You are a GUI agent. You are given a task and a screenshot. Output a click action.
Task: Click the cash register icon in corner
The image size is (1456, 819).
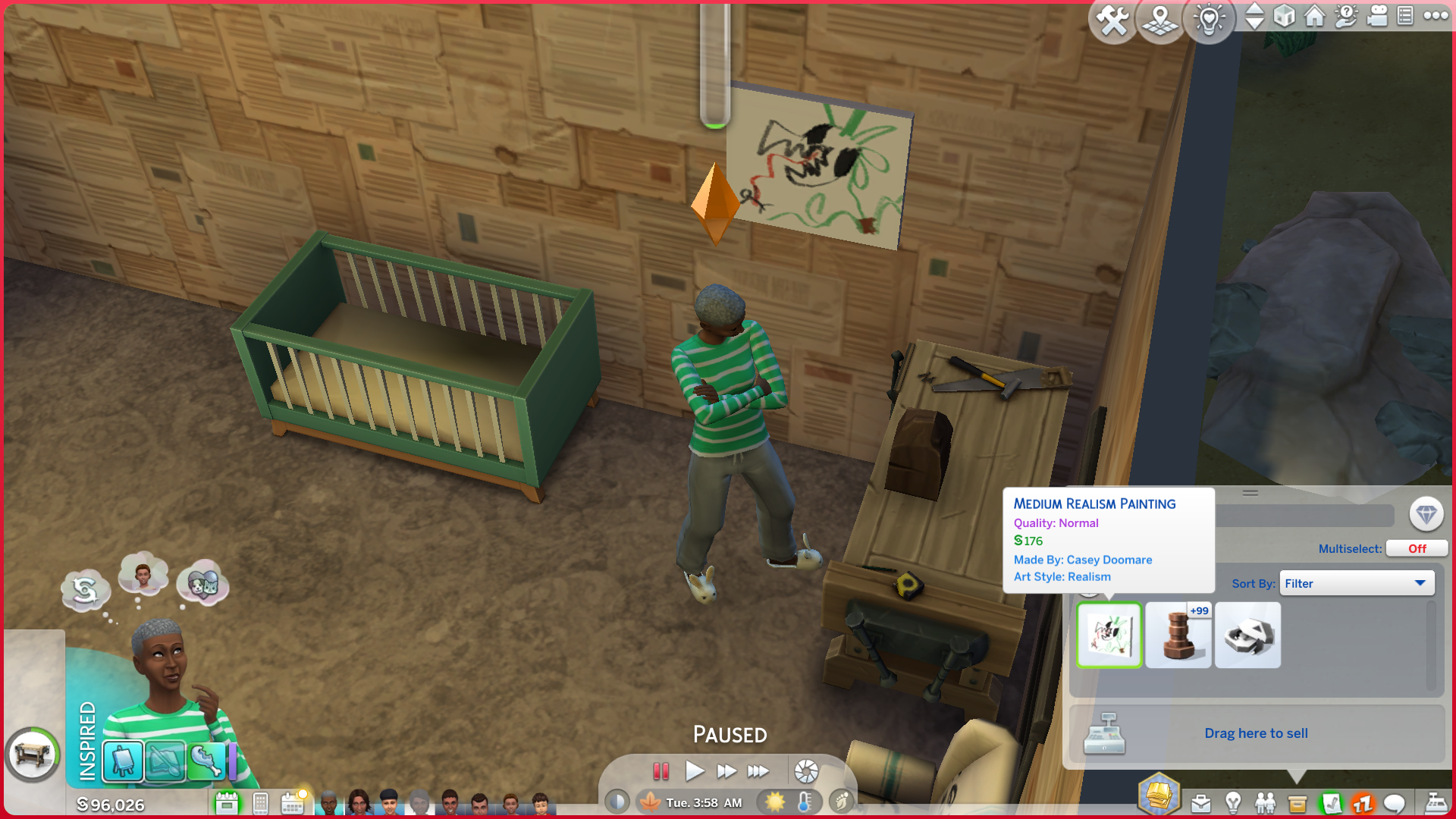click(x=1436, y=802)
